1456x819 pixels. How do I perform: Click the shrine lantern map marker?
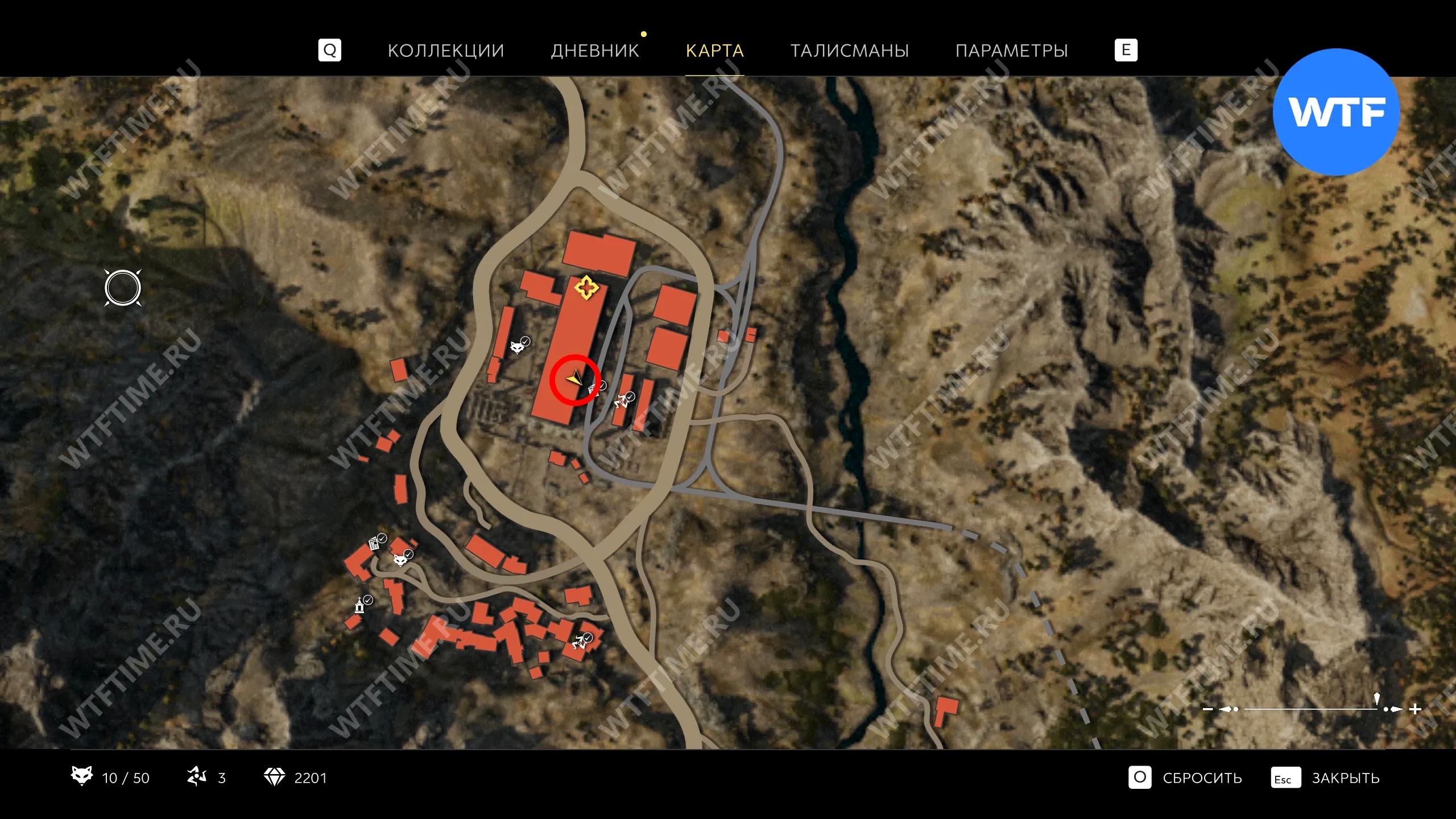click(x=359, y=605)
